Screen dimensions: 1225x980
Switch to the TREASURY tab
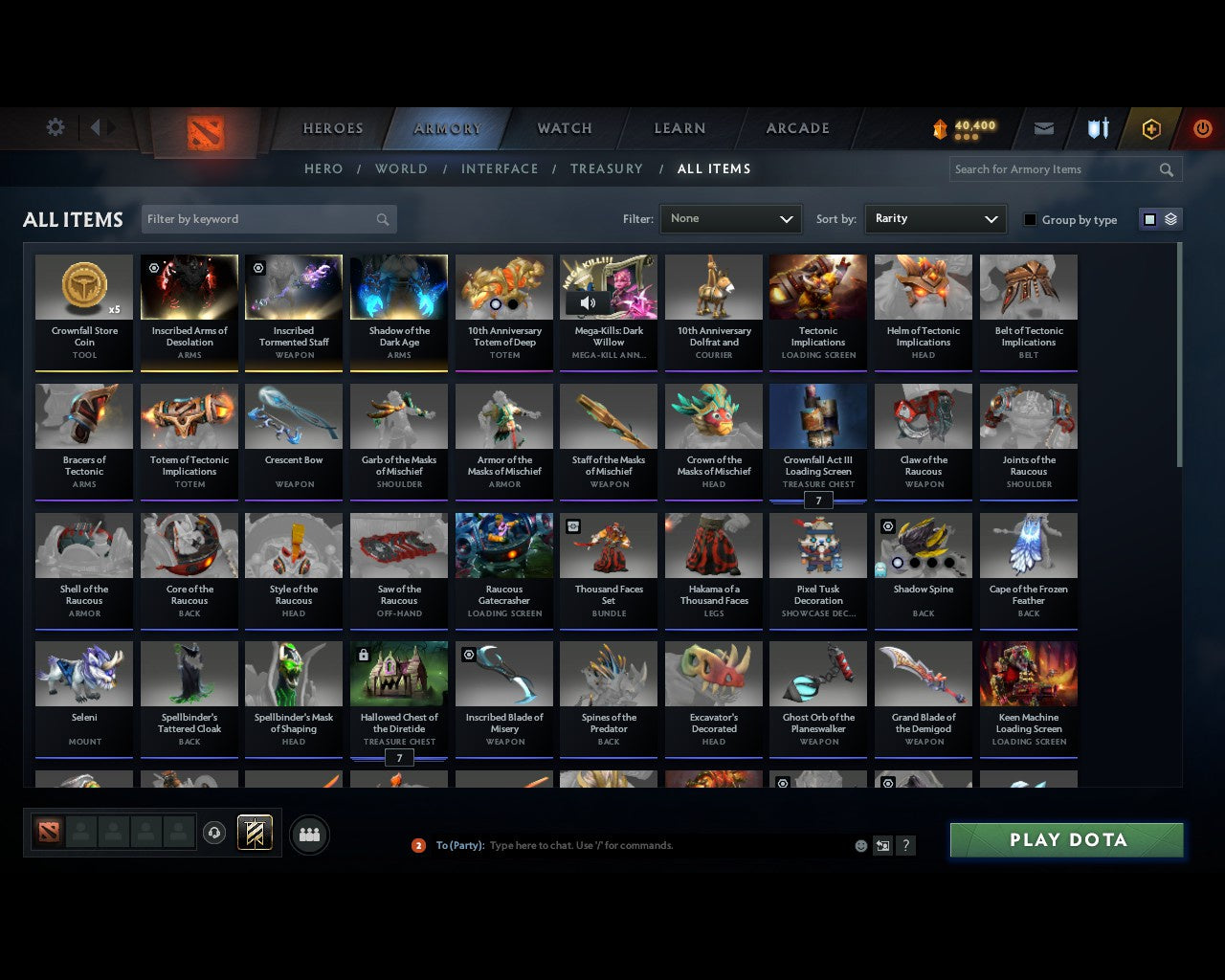607,168
